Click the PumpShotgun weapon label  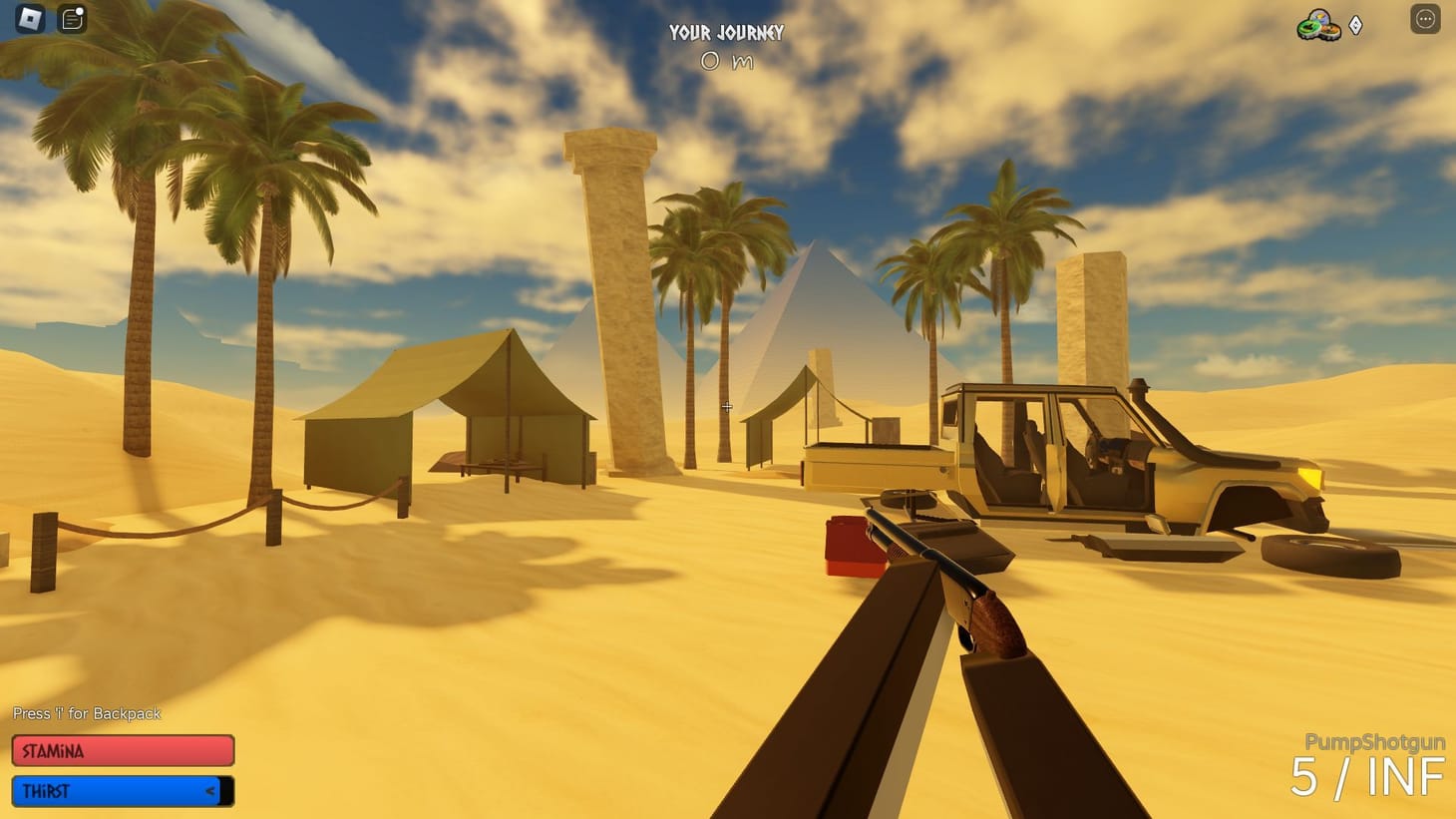[1376, 741]
